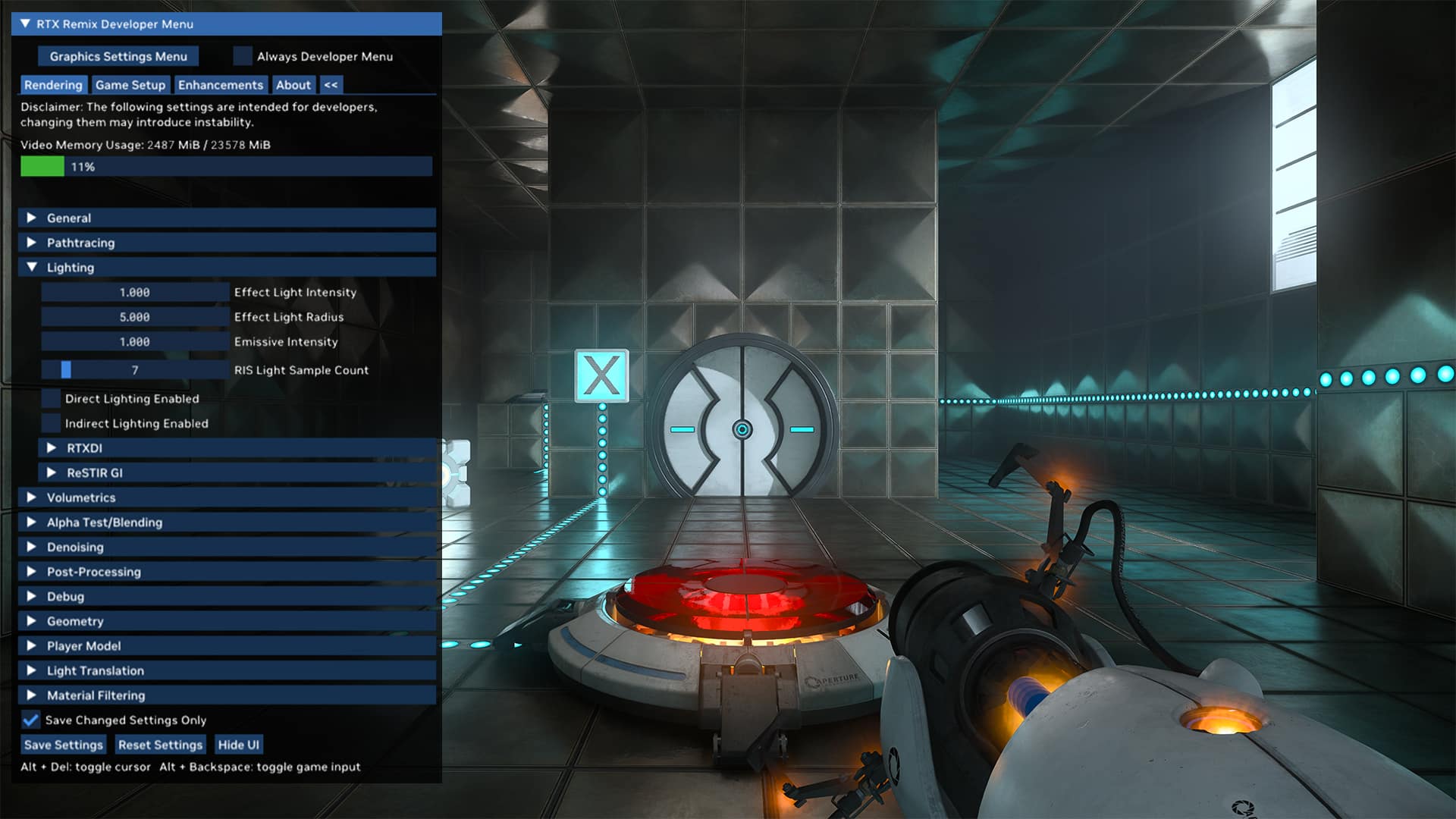Expand the Alpha Test/Blending section
The height and width of the screenshot is (819, 1456).
coord(32,522)
